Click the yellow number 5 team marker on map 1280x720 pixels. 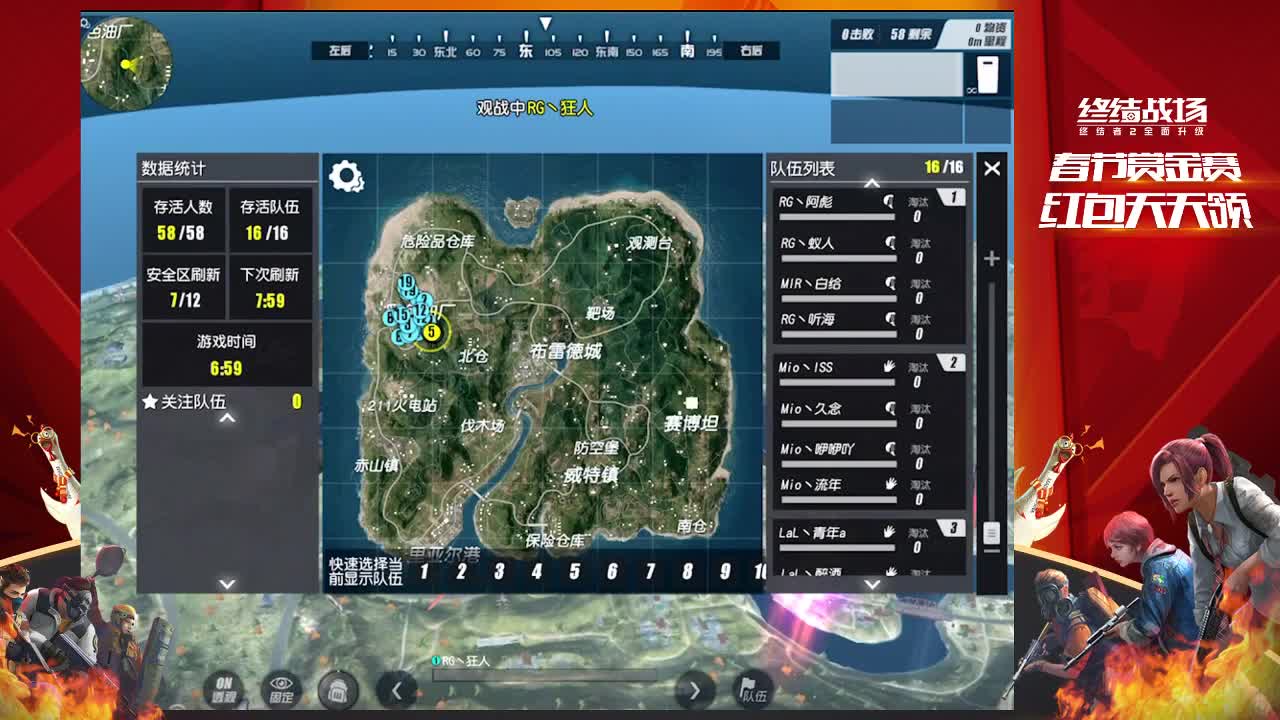(430, 330)
